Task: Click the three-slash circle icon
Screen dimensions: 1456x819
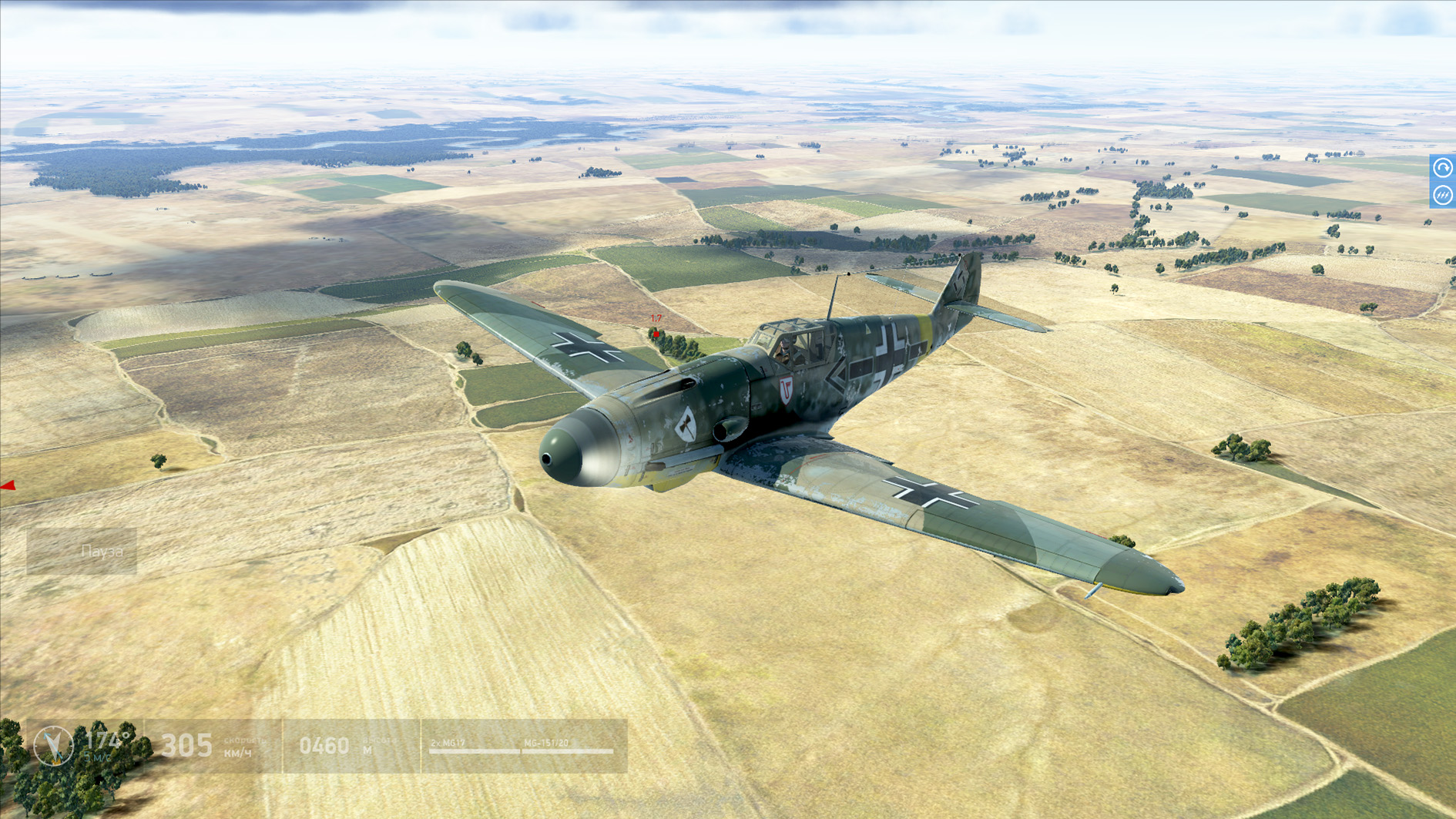Action: tap(1442, 195)
